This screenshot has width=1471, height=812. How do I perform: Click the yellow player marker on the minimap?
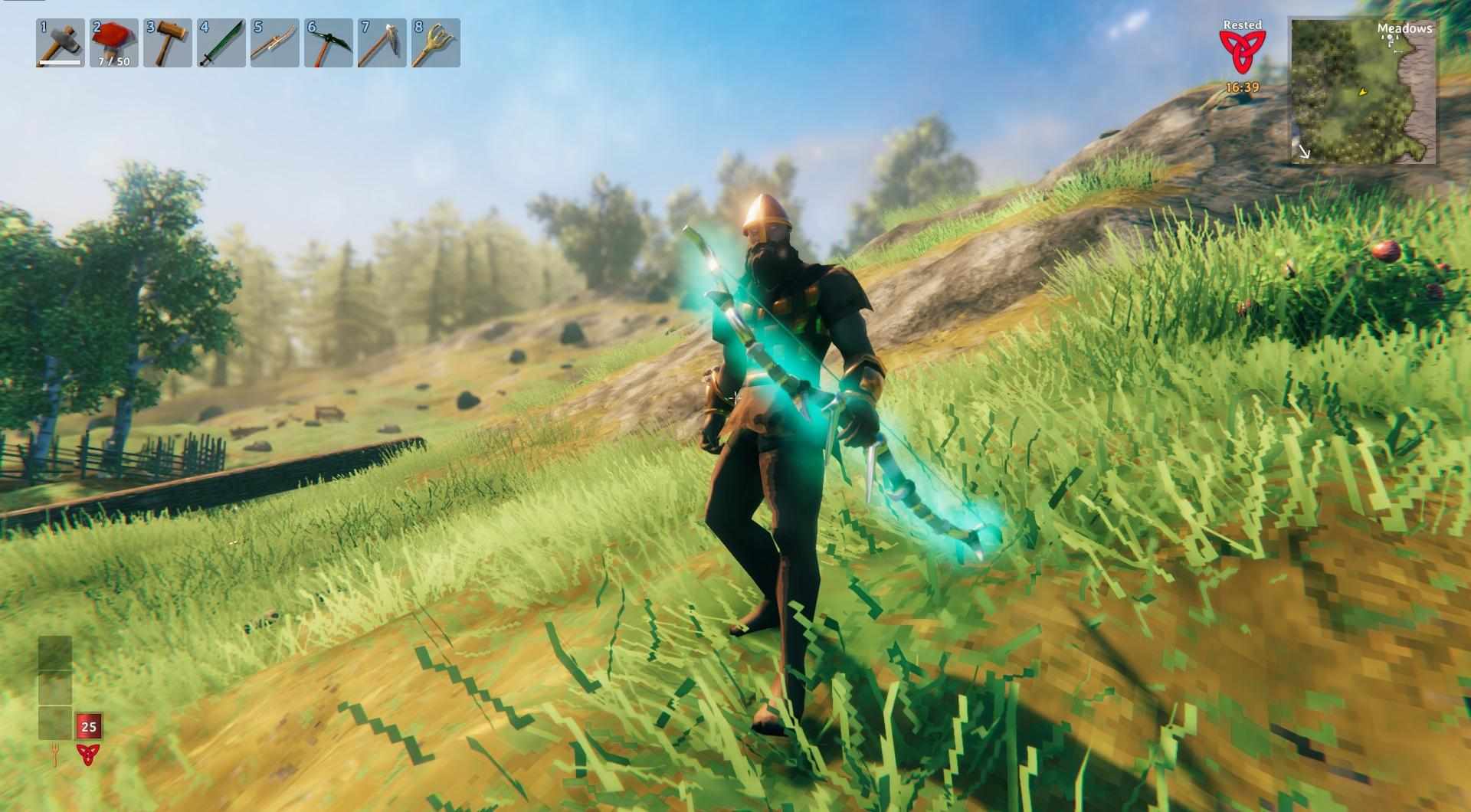(x=1362, y=93)
